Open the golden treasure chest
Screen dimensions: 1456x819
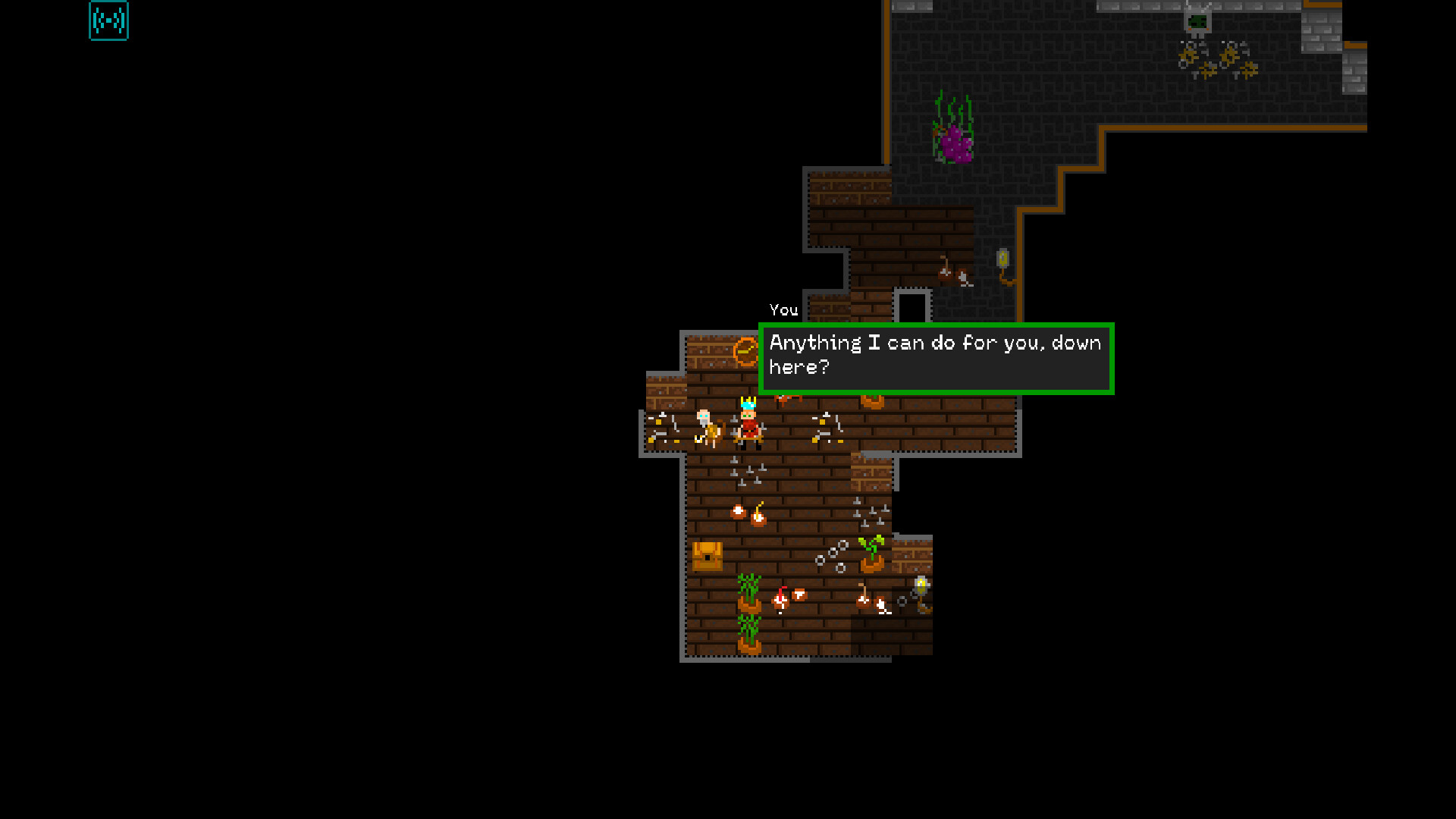click(708, 555)
